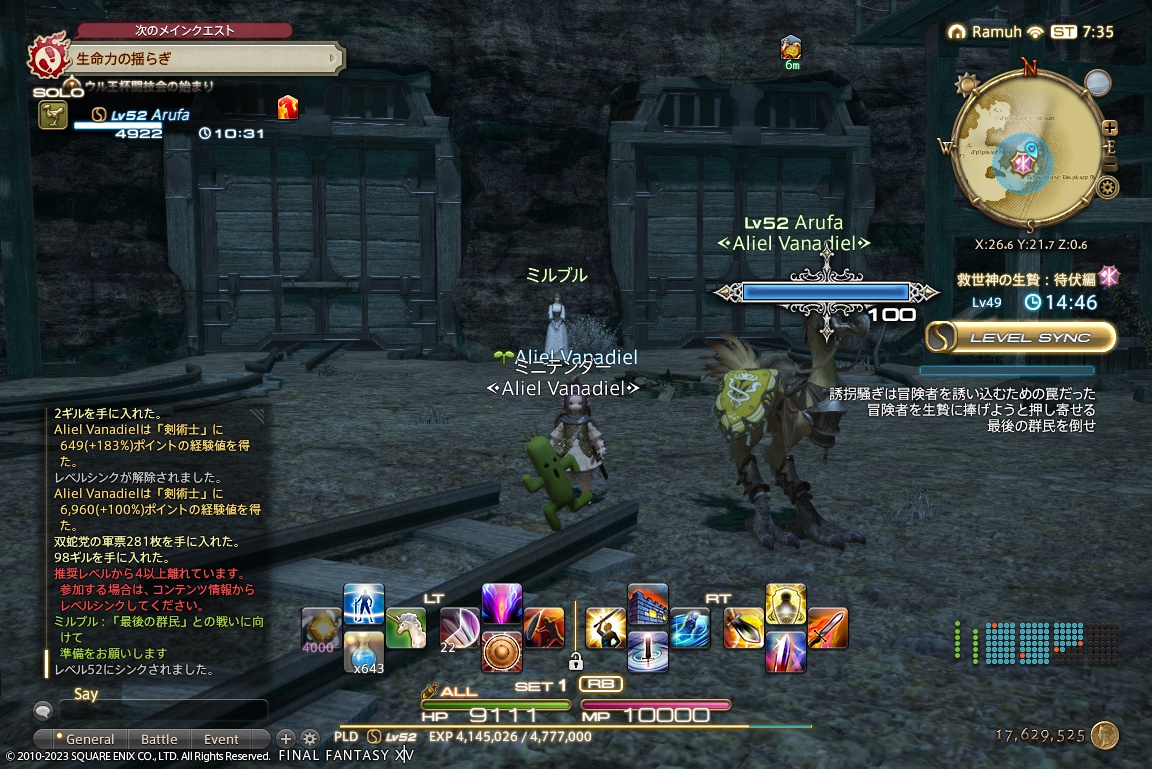Open chat log settings gear
This screenshot has height=769, width=1152.
309,739
